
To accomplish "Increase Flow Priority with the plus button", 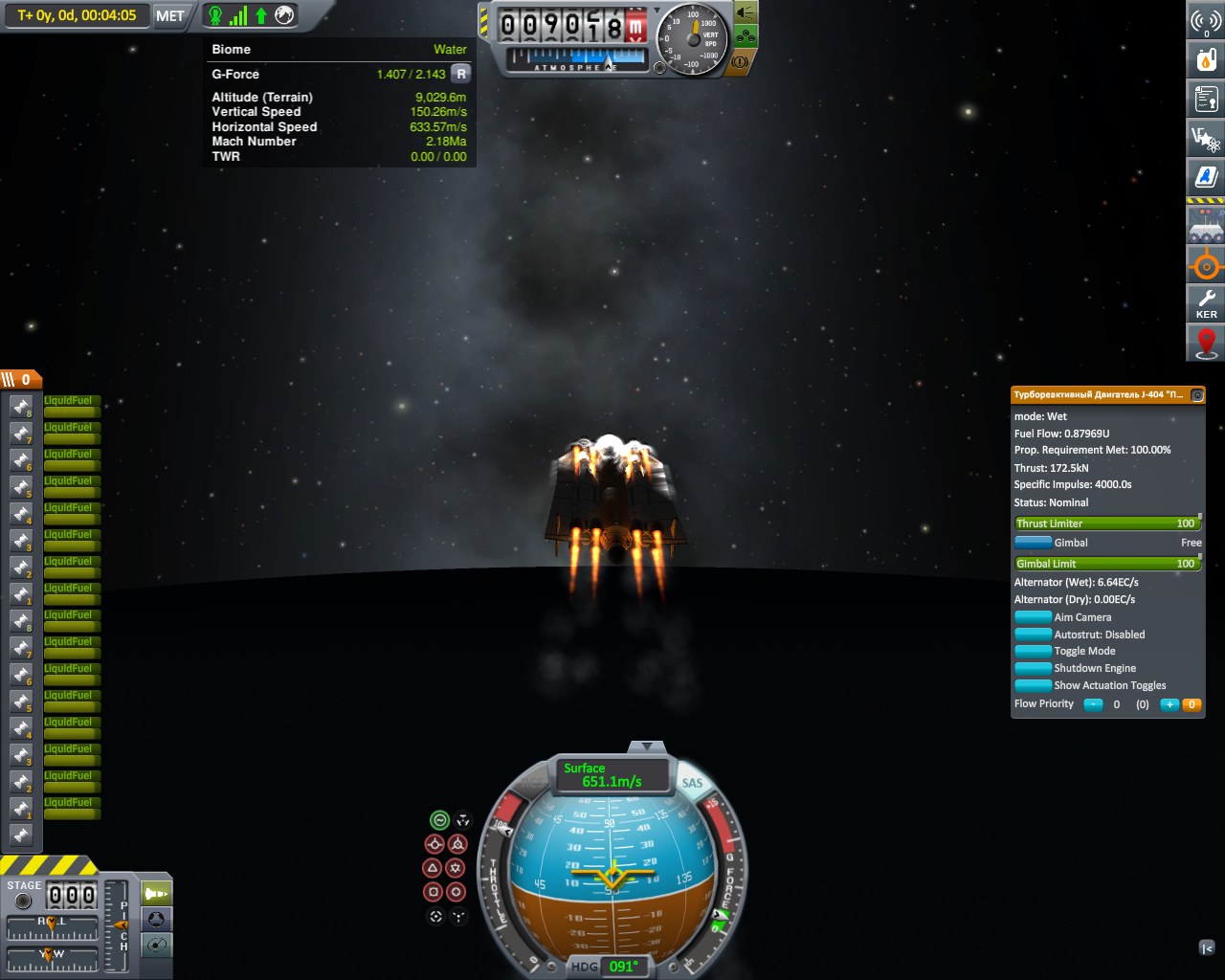I will click(x=1169, y=704).
